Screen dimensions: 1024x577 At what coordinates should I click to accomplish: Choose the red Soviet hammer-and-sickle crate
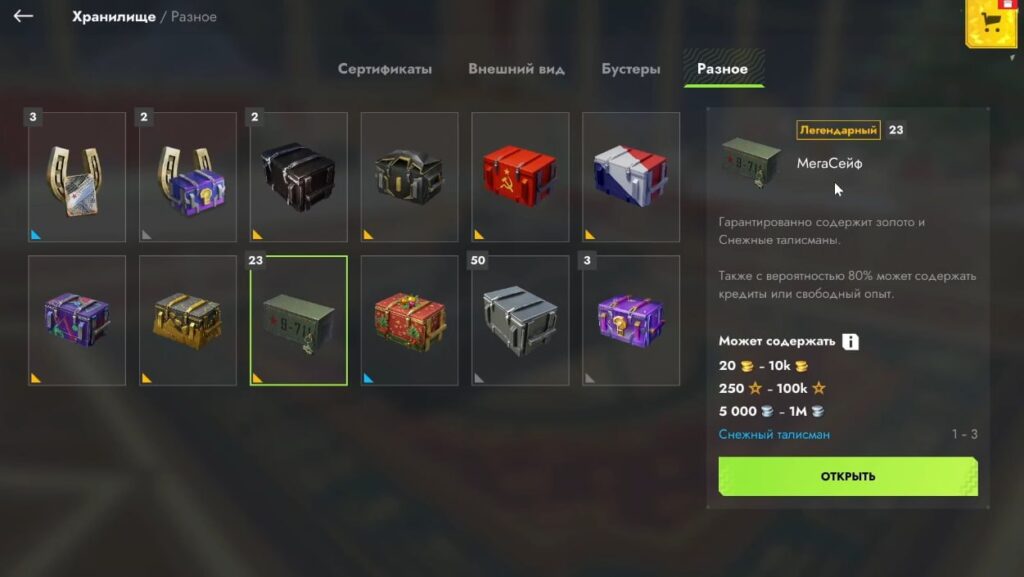520,177
